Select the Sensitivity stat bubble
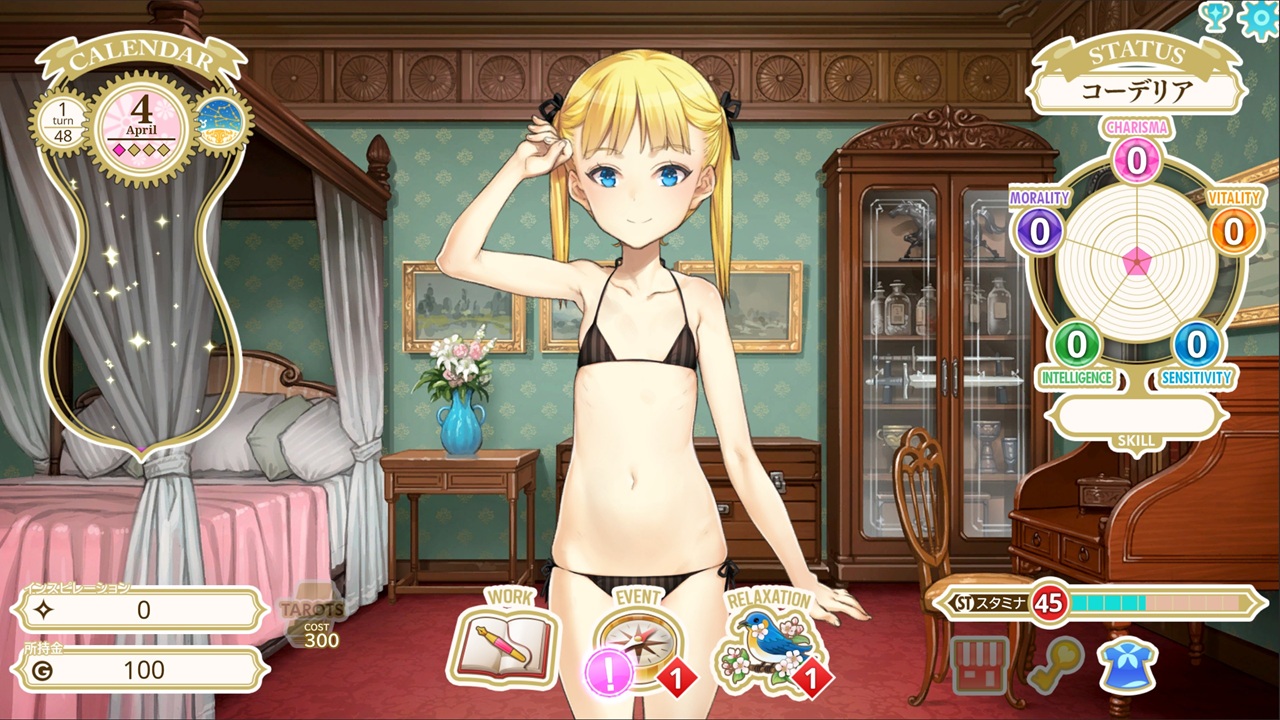Screen dimensions: 1280x720 coord(1196,345)
